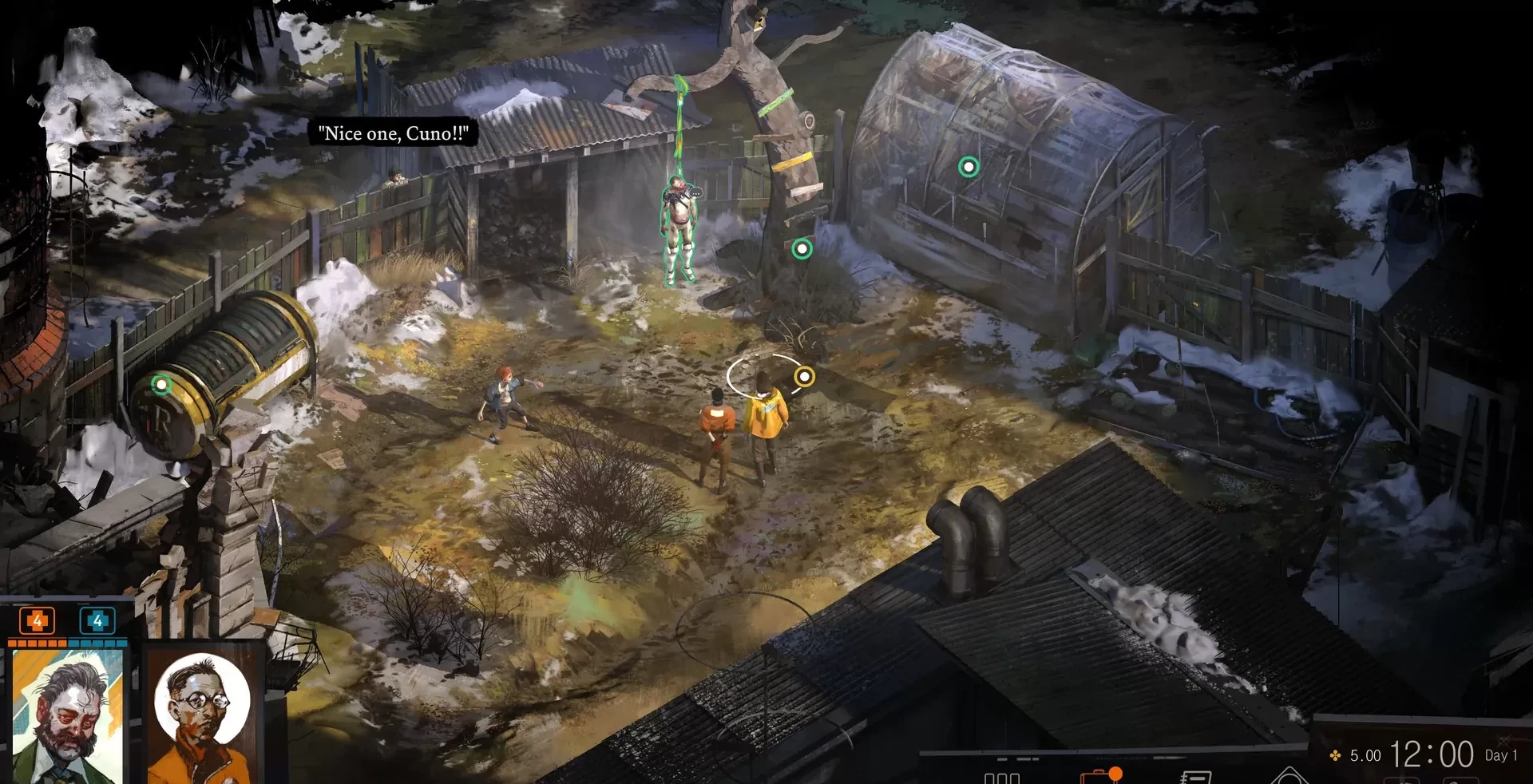Viewport: 1533px width, 784px height.
Task: Open the bearded detective's portrait
Action: [x=67, y=715]
